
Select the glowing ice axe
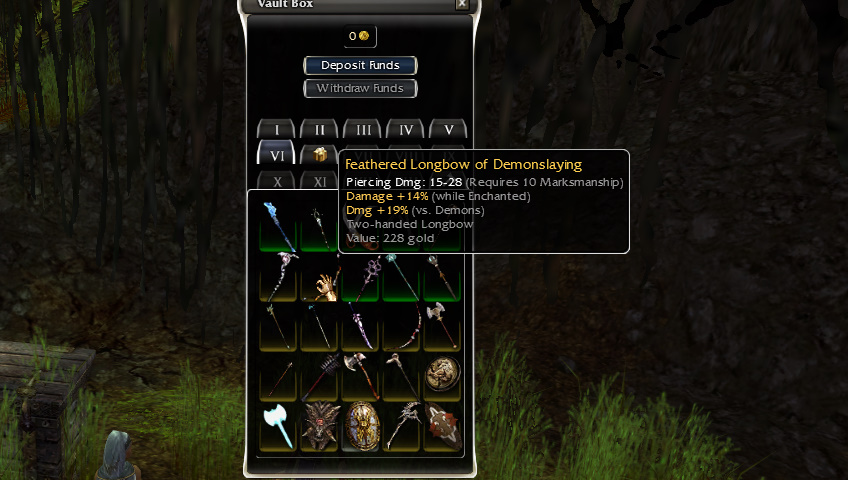click(277, 427)
